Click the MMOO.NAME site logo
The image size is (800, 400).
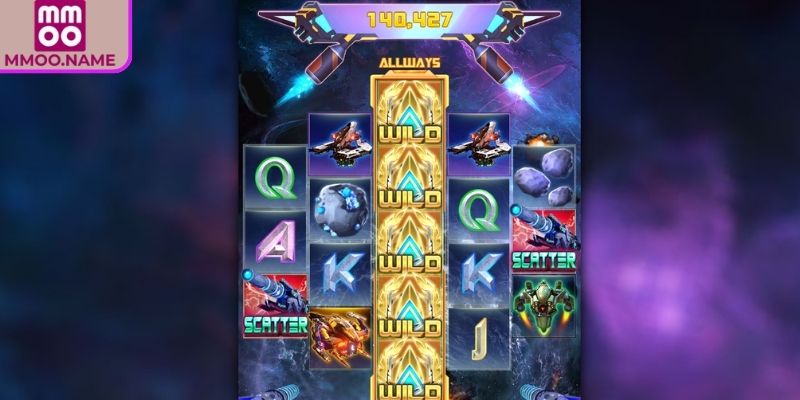click(x=63, y=35)
